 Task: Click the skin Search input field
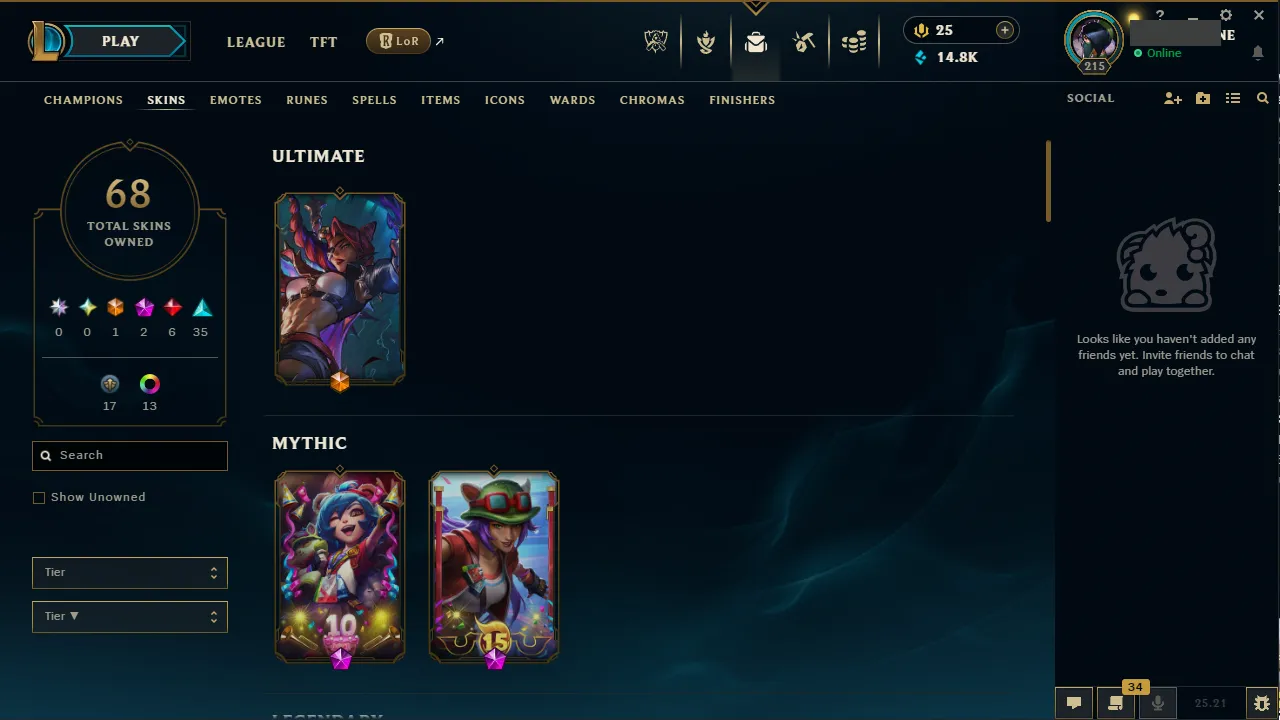click(x=129, y=455)
